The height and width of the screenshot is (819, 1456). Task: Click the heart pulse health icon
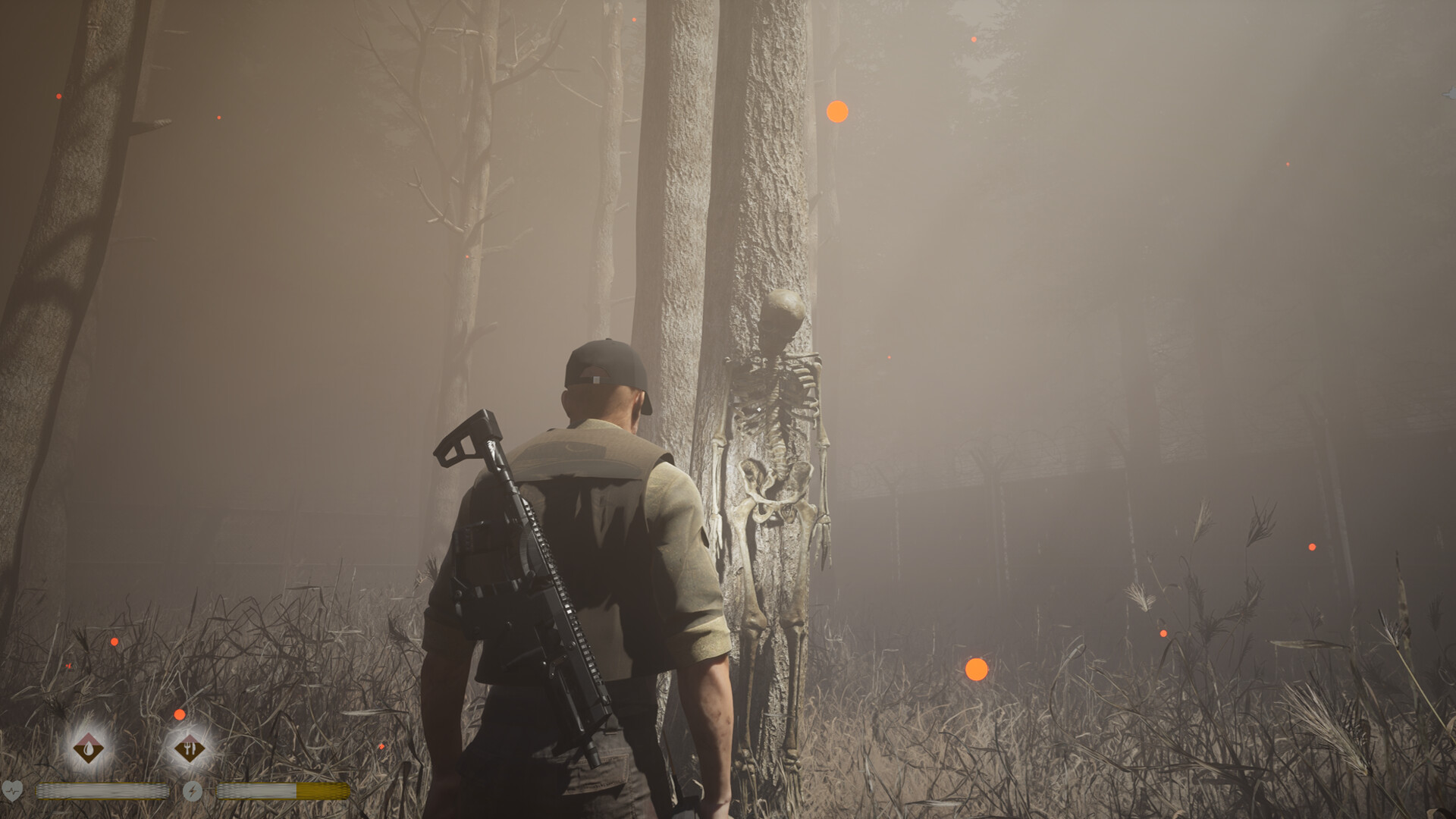click(13, 791)
